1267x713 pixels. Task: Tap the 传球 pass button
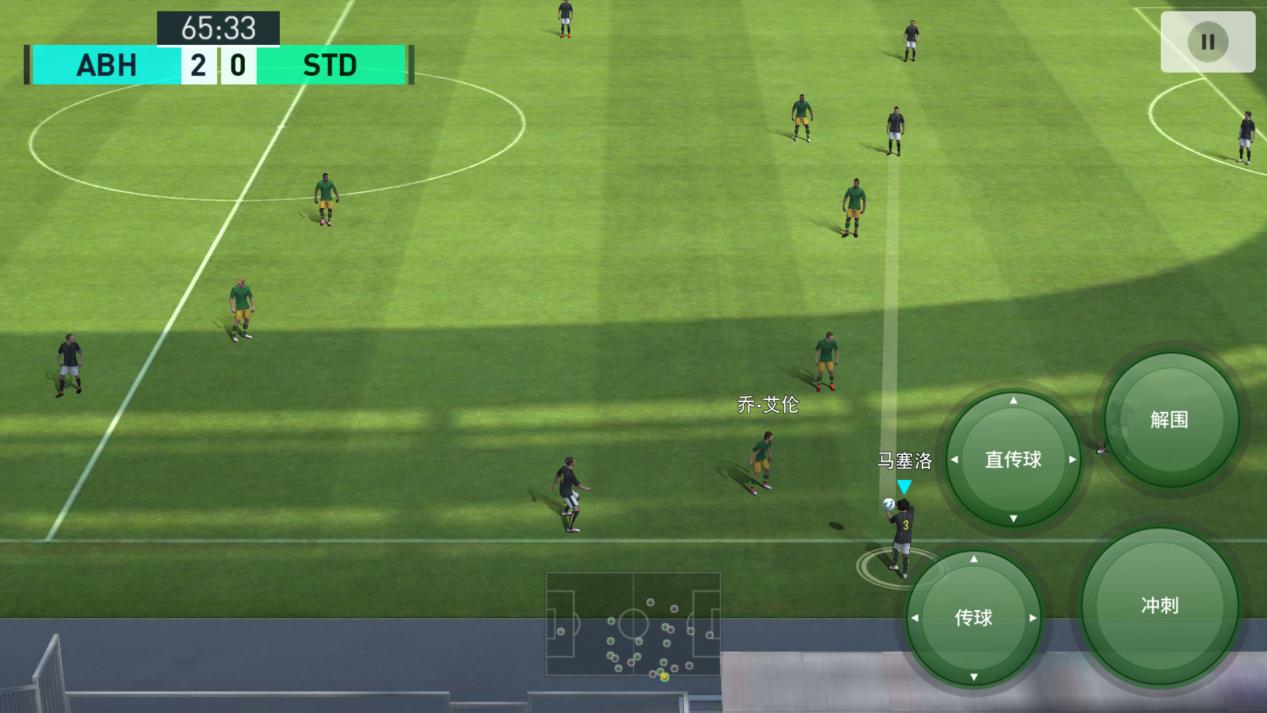click(x=973, y=617)
